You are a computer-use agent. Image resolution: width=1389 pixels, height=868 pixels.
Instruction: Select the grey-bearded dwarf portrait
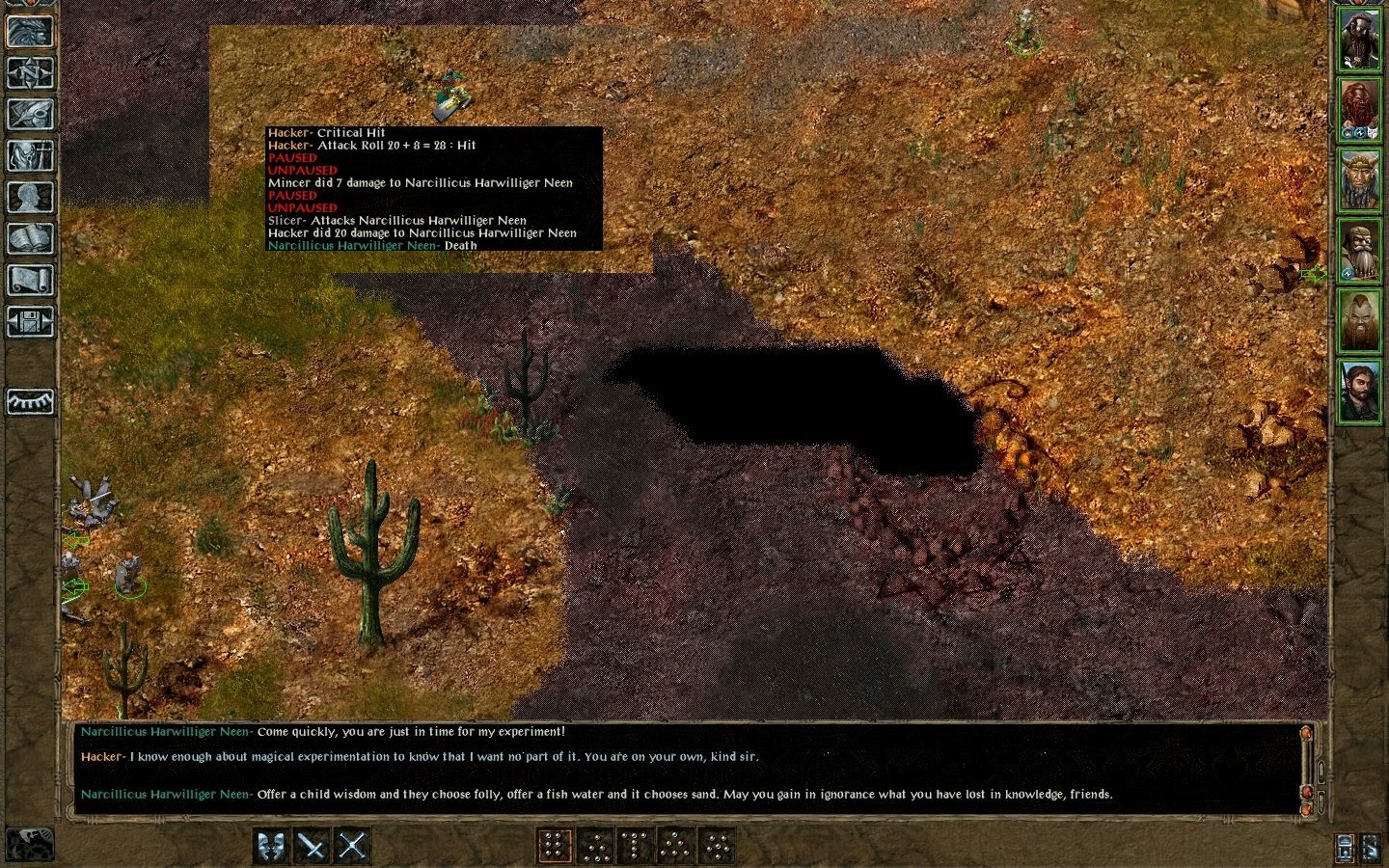tap(1359, 251)
